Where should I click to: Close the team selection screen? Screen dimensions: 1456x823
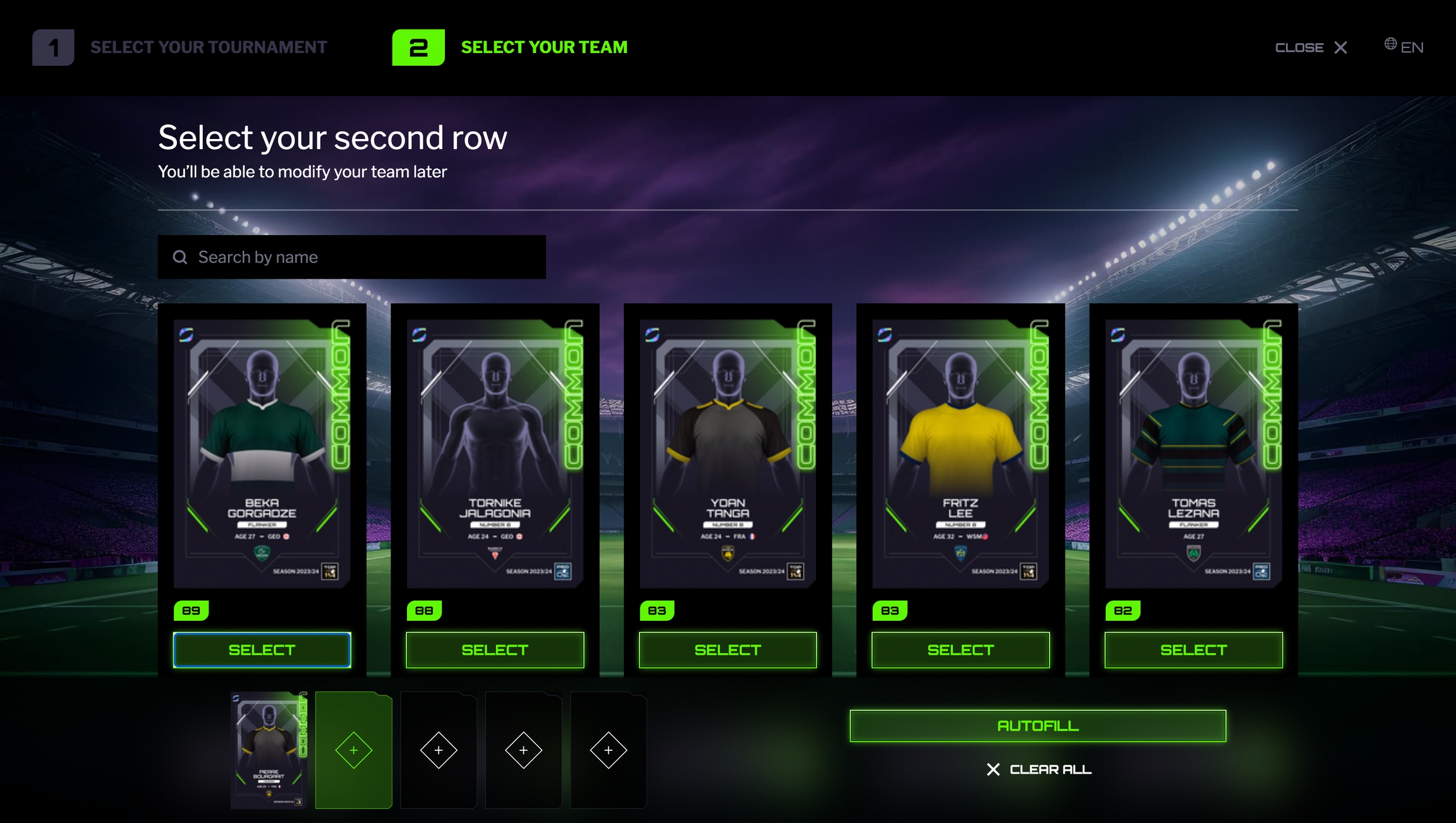[x=1311, y=47]
